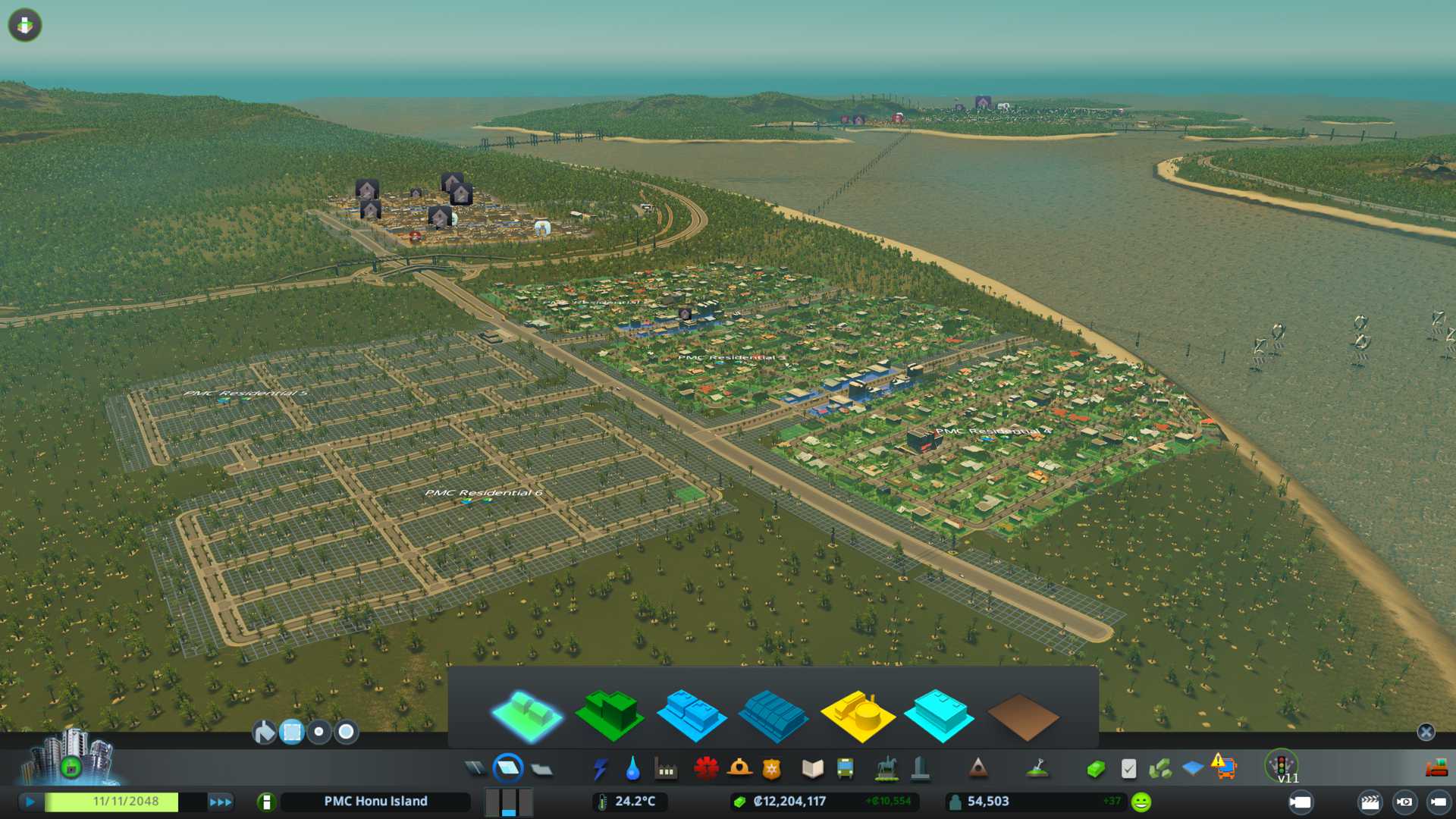Select the cyan office zone
Screen dimensions: 1456x819
(940, 714)
